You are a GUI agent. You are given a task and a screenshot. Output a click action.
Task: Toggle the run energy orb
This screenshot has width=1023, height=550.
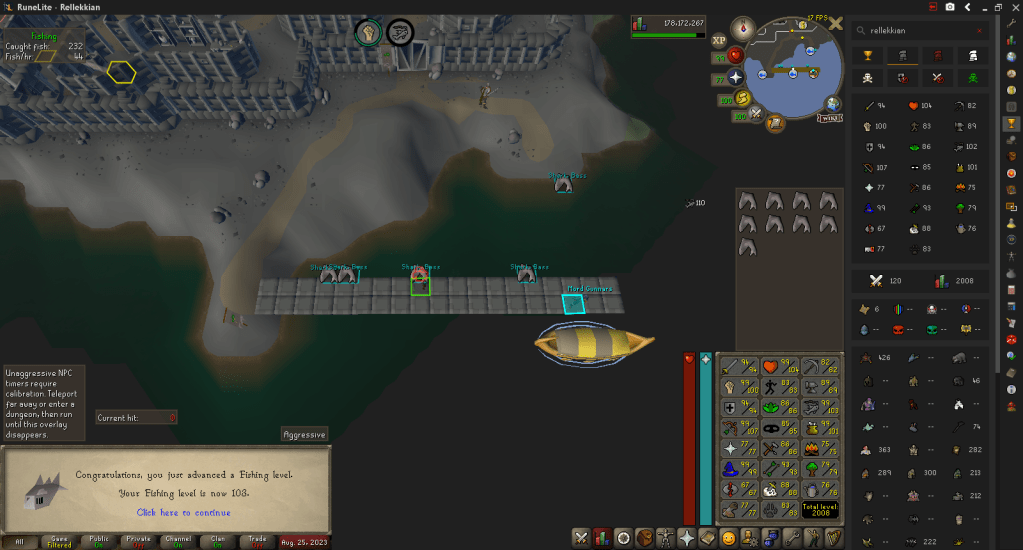click(x=743, y=98)
